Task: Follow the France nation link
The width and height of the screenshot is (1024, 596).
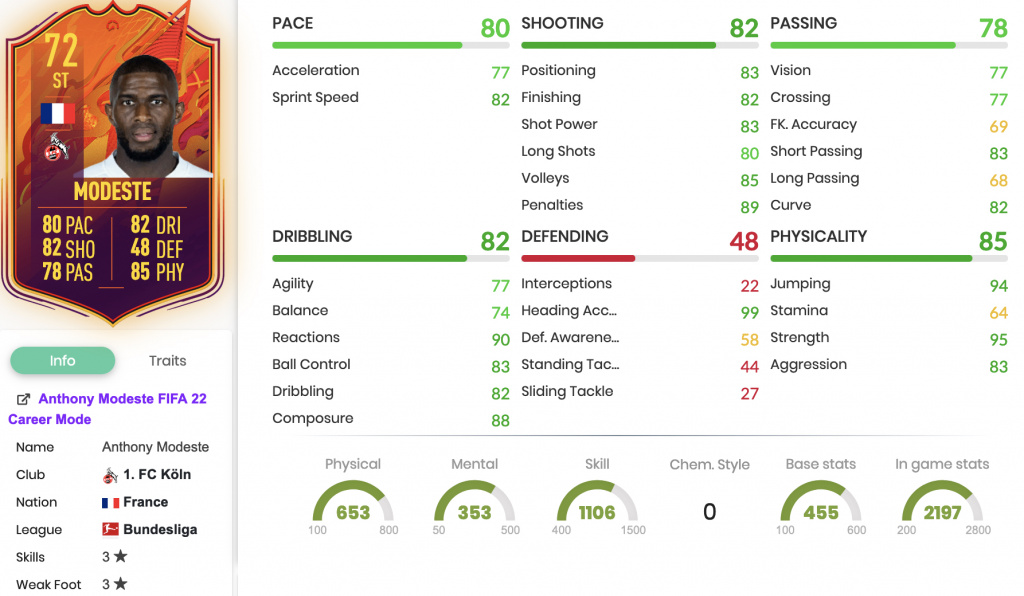Action: pyautogui.click(x=145, y=502)
